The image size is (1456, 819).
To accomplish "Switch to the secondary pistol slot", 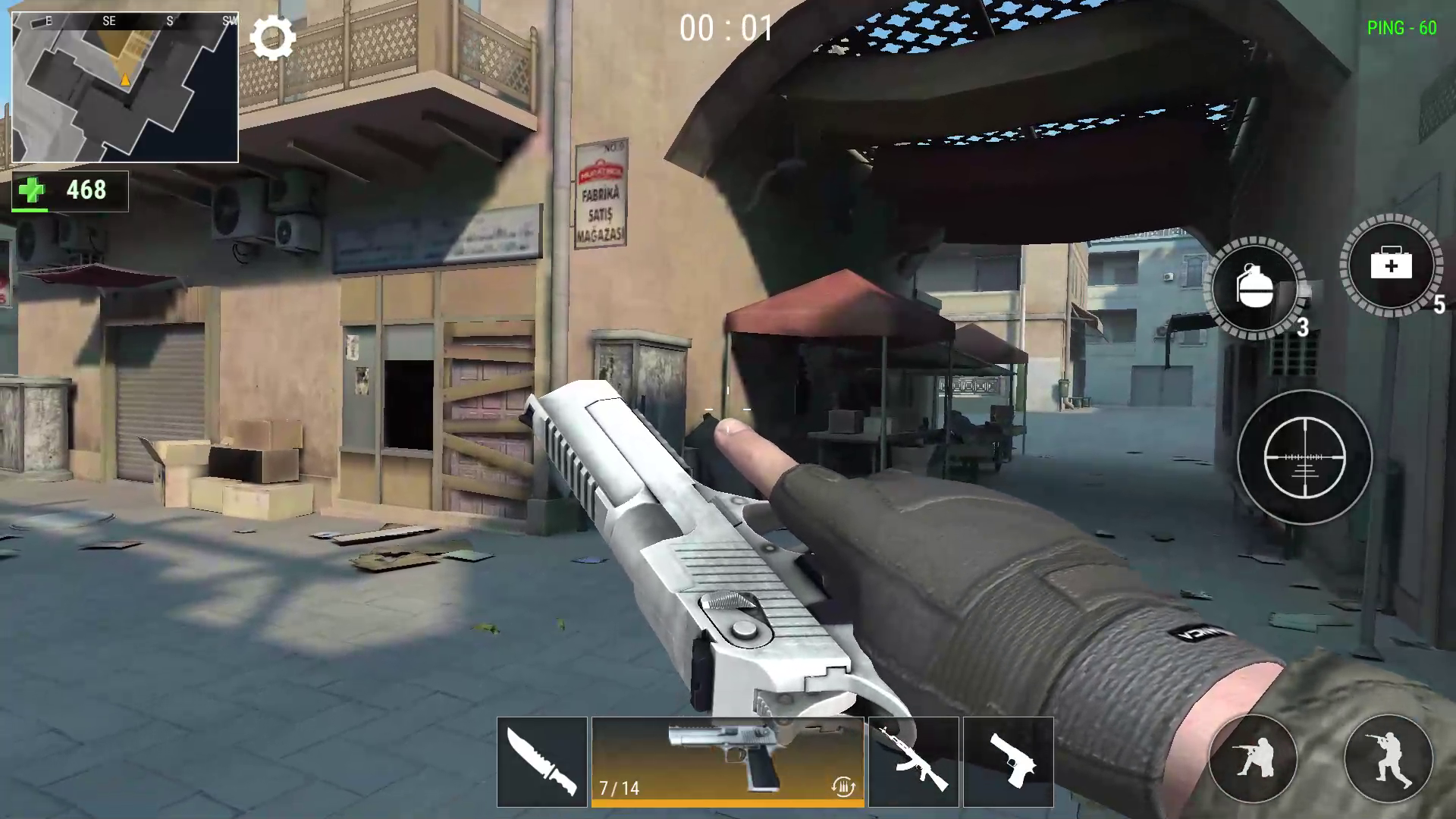I will [1009, 761].
